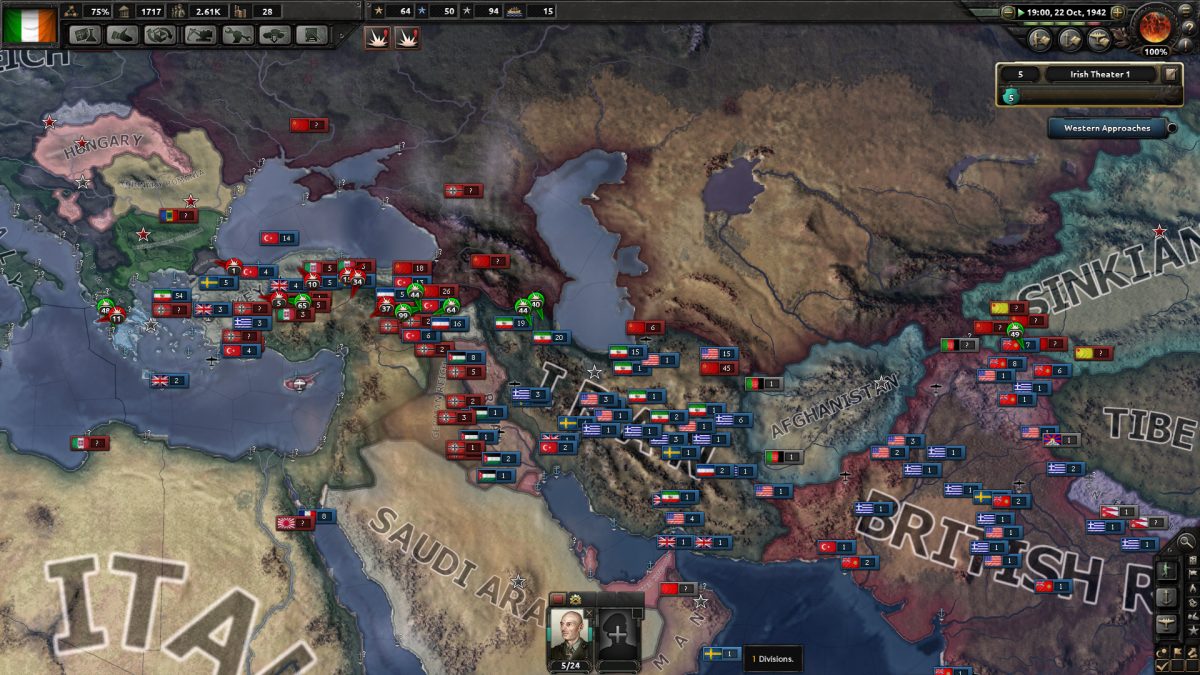This screenshot has width=1200, height=675.
Task: Open the magnifying glass search button
Action: (x=1186, y=543)
